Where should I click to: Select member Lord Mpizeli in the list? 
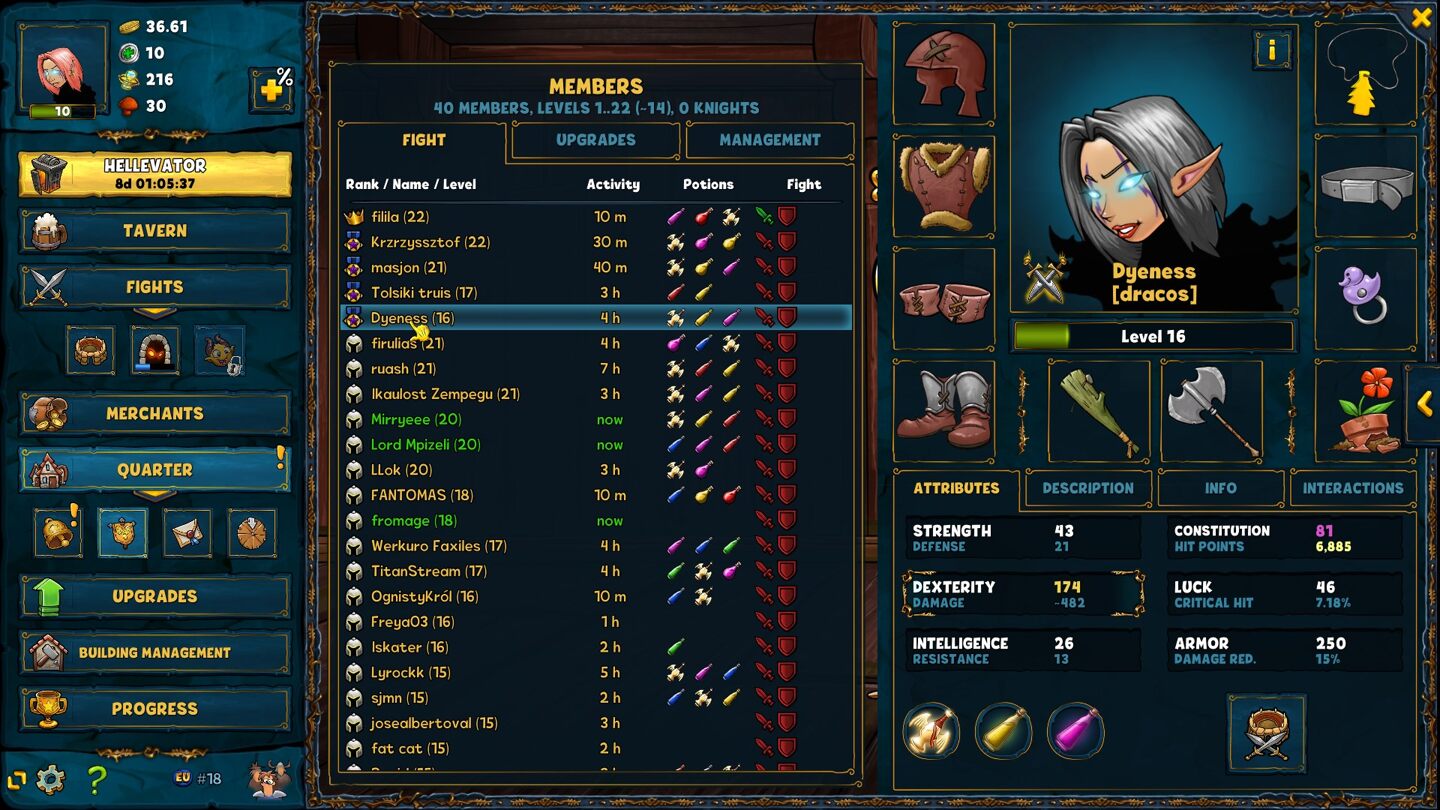coord(425,445)
